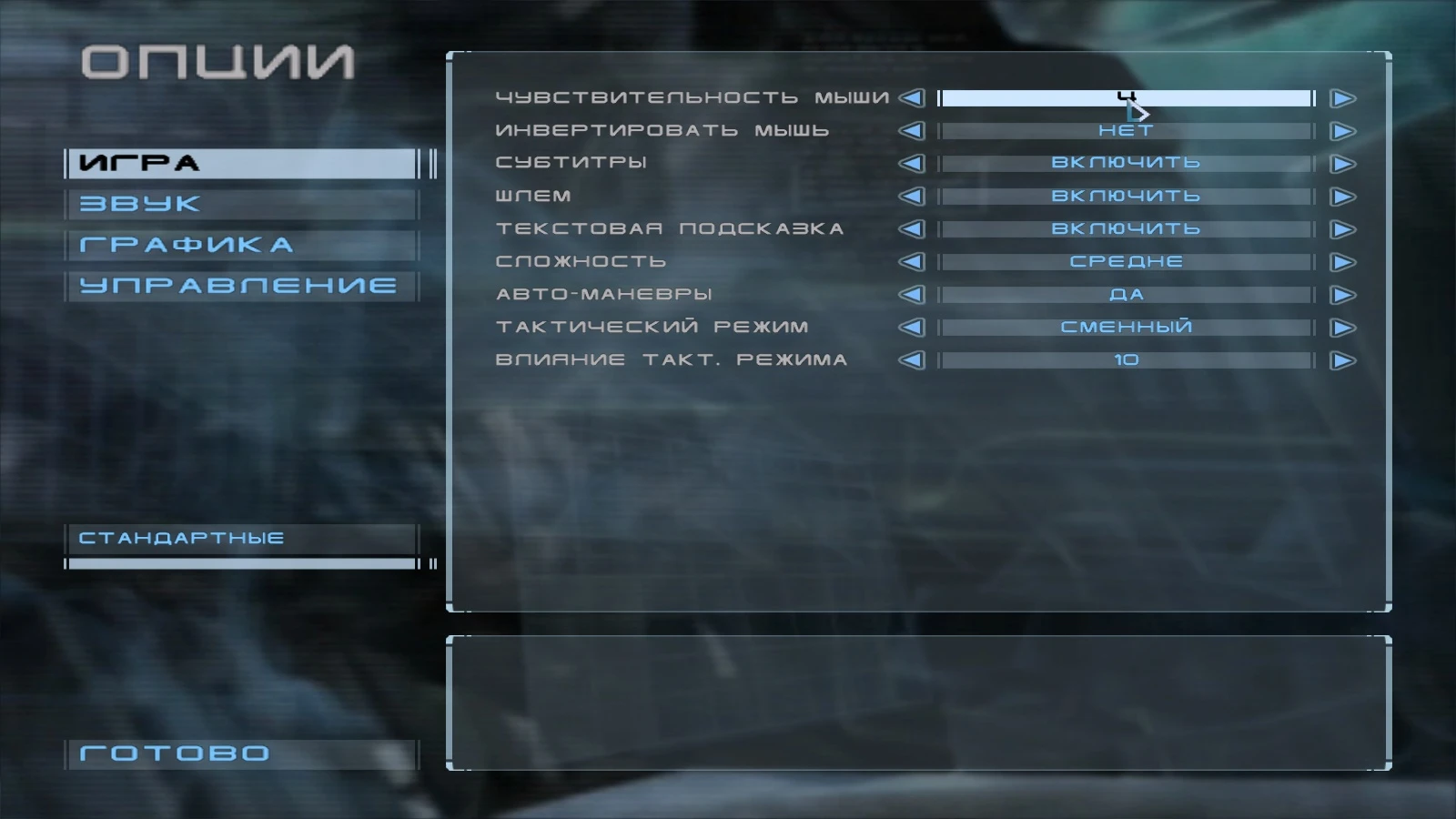1456x819 pixels.
Task: Open the Тактический режим value selector
Action: pos(1127,327)
